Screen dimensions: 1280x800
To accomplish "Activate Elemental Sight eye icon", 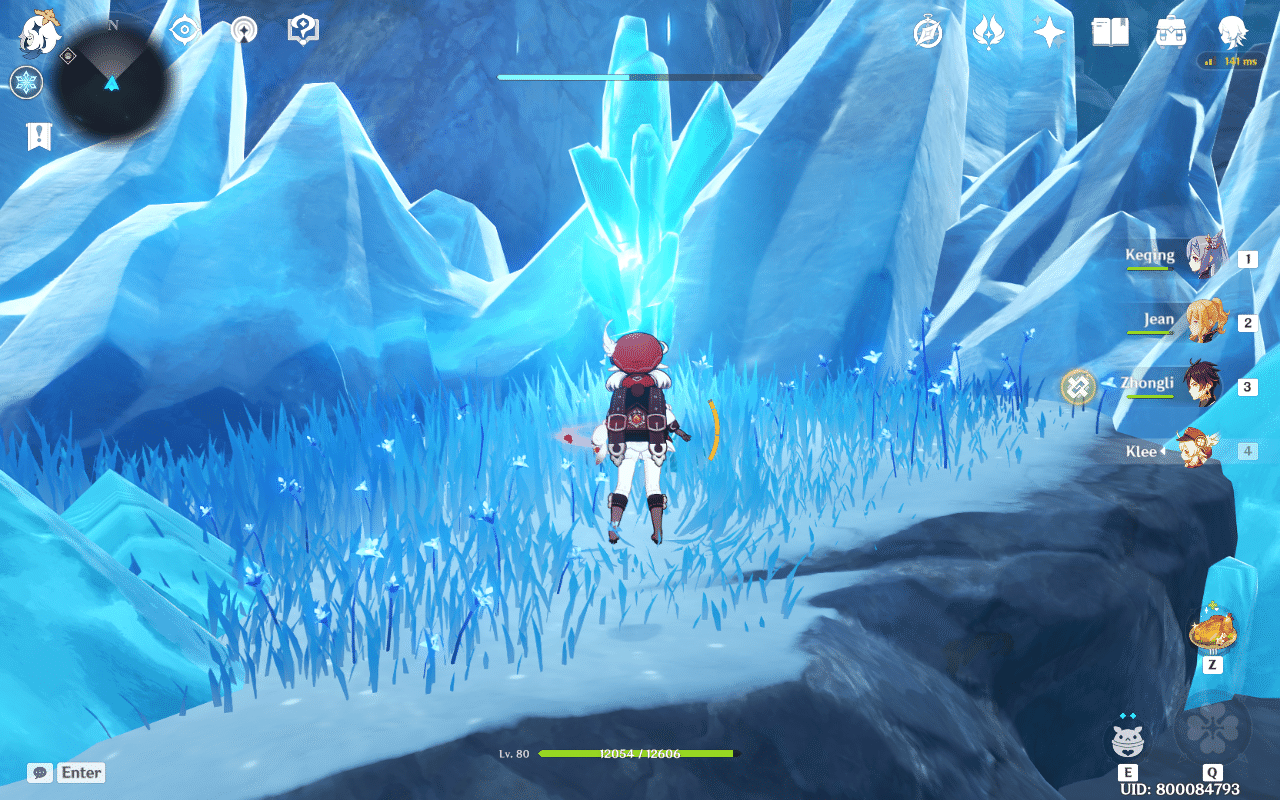I will [x=181, y=30].
